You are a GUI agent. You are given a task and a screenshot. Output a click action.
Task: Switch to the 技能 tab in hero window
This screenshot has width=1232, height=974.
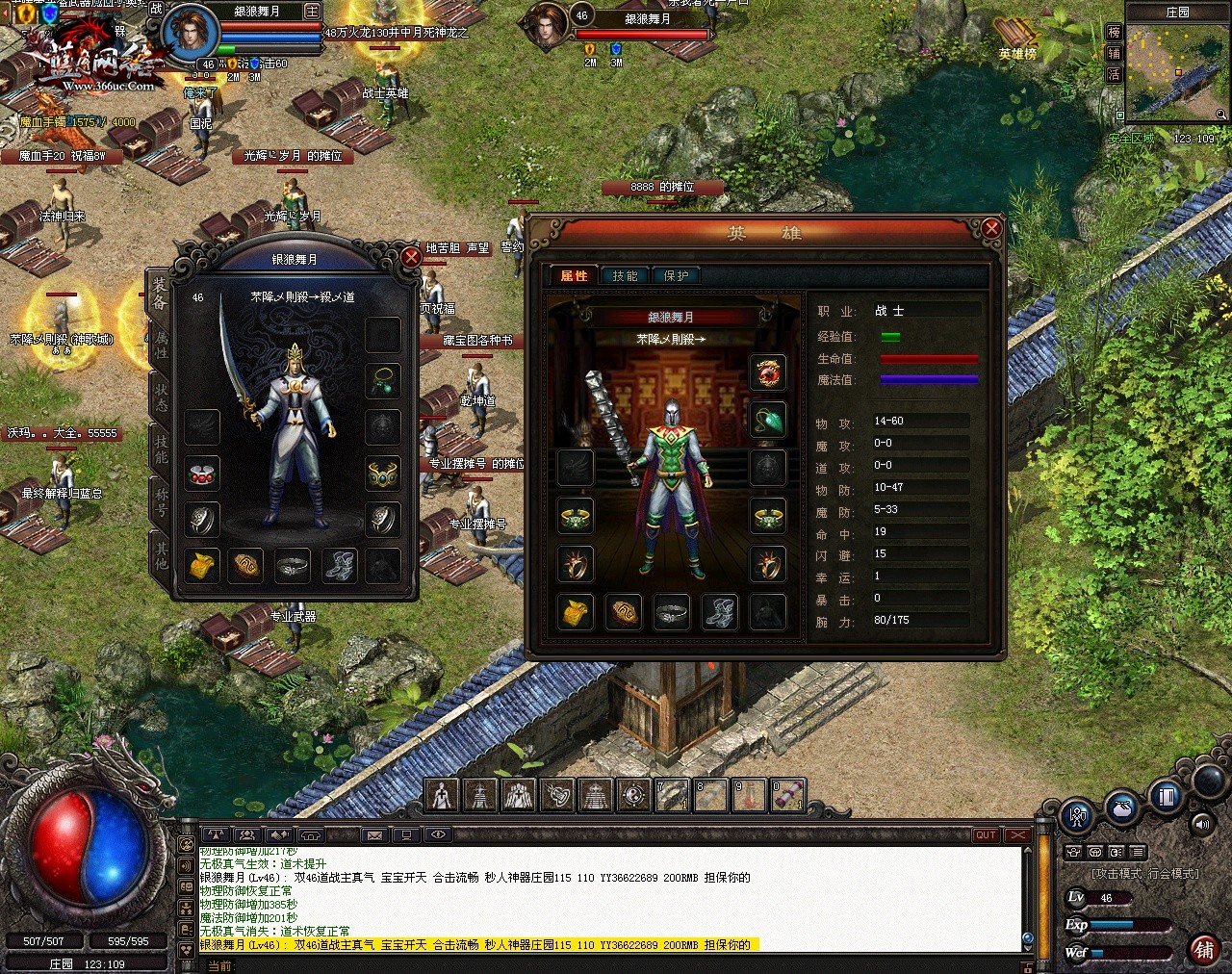(625, 276)
